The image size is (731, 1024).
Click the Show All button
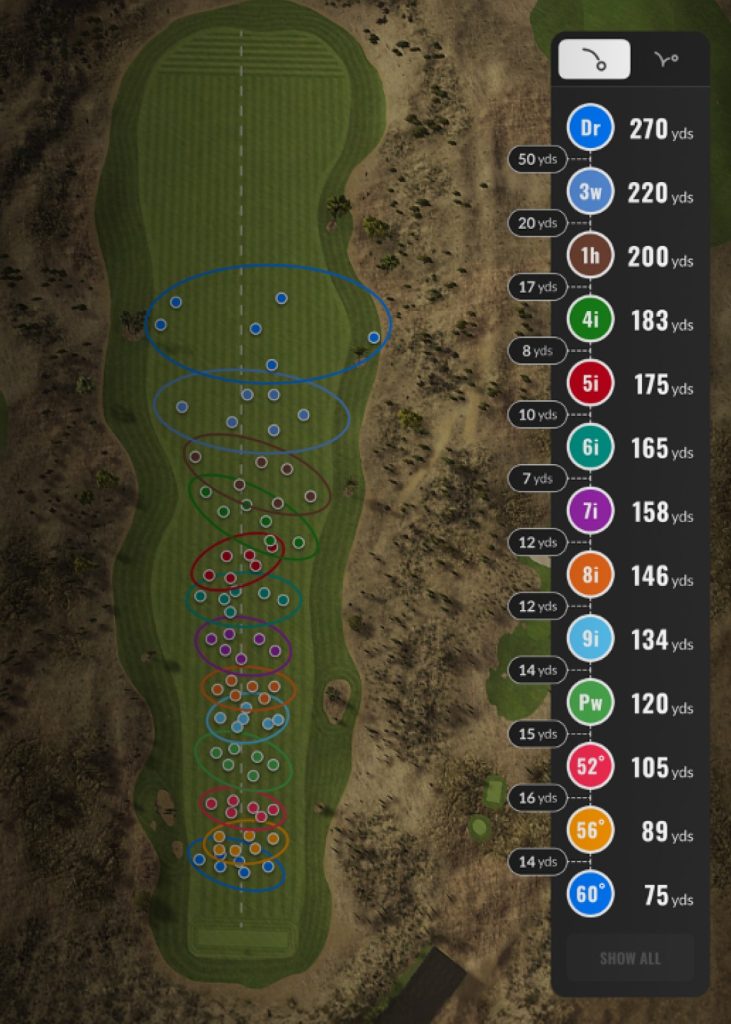click(x=630, y=958)
